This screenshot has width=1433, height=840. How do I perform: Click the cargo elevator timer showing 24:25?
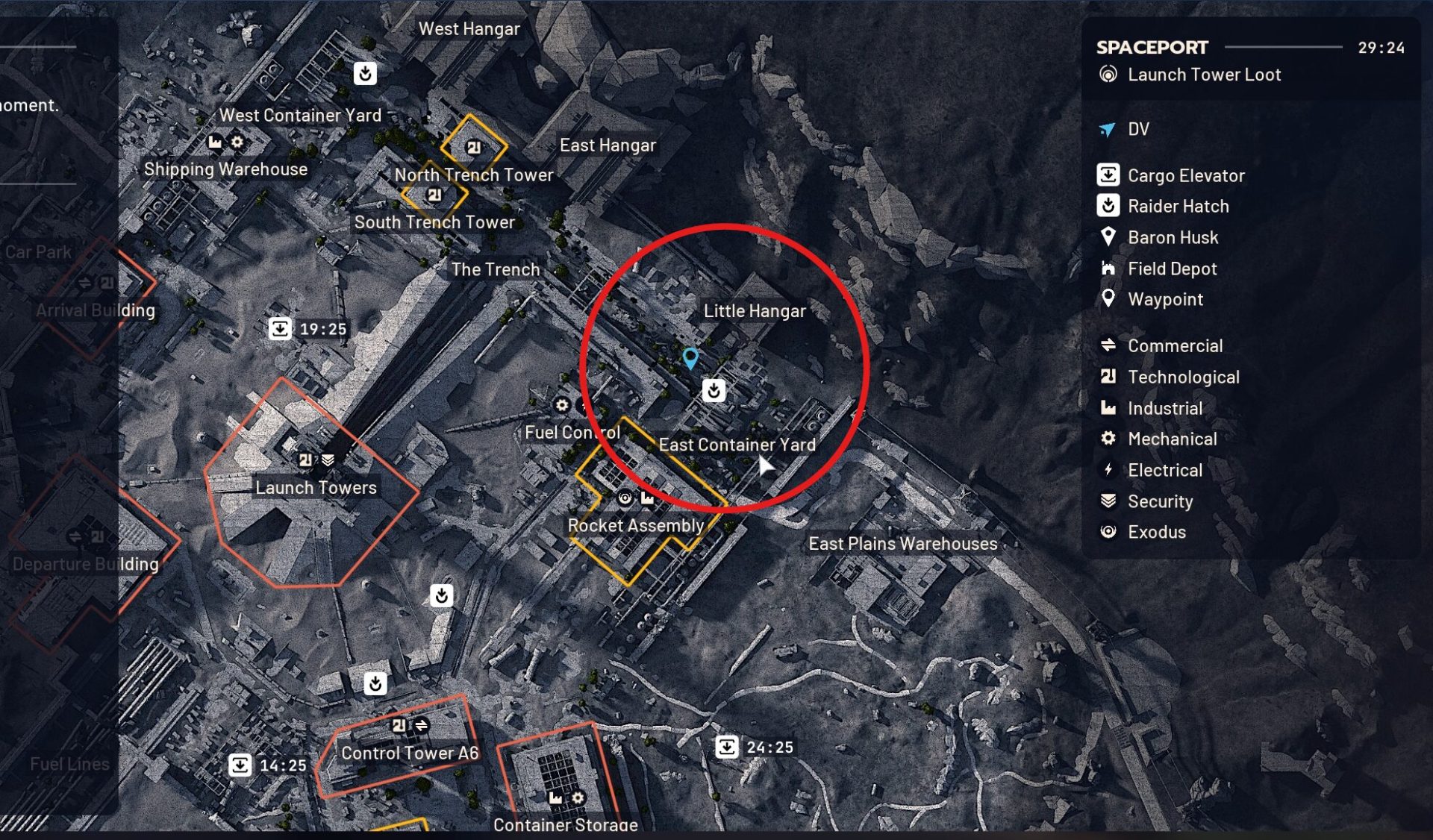click(729, 746)
